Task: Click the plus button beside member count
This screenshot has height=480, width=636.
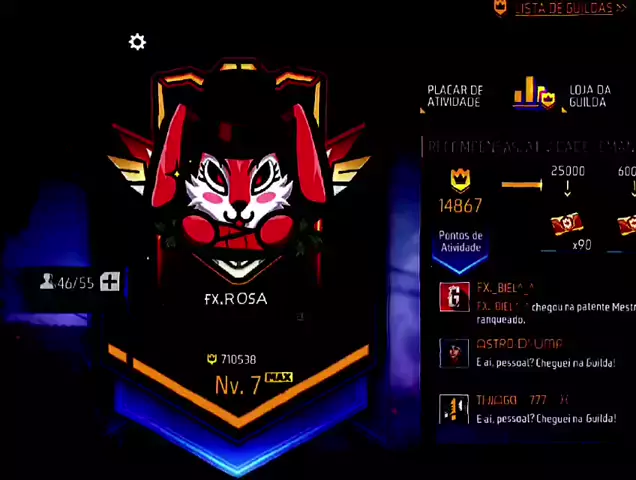Action: [x=110, y=282]
